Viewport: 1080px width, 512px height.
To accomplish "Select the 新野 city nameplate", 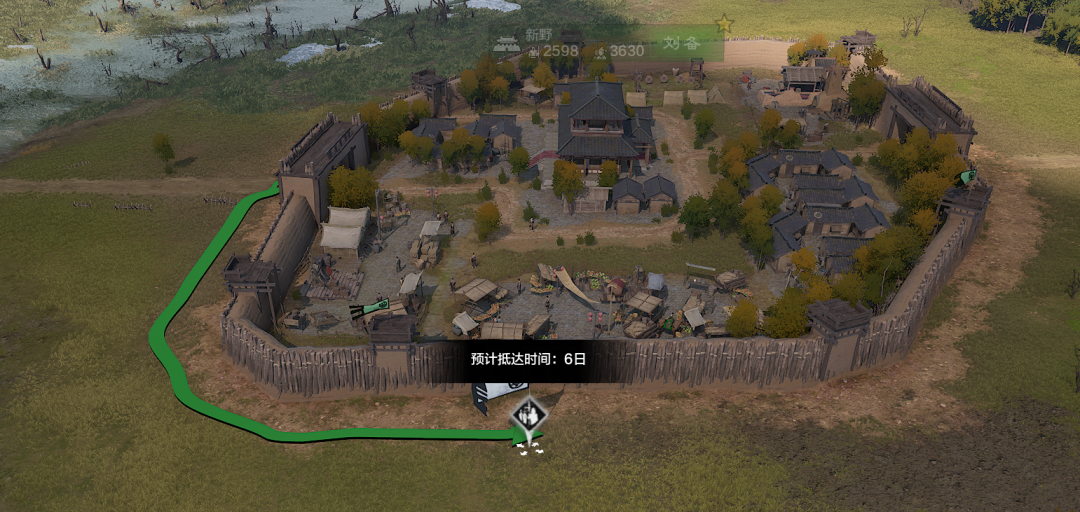I will point(538,34).
